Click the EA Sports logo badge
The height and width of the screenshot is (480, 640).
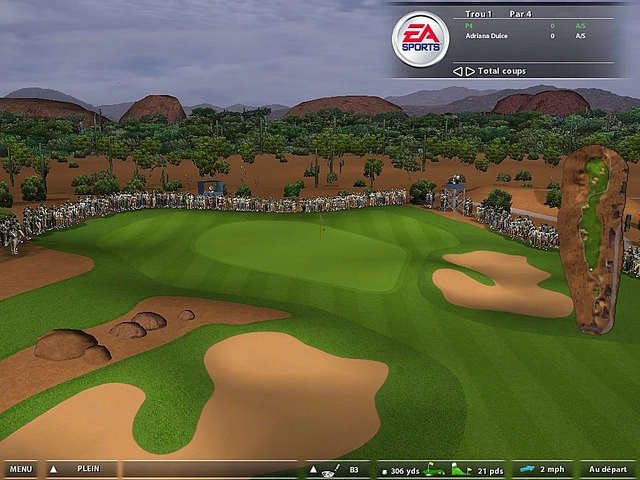419,39
